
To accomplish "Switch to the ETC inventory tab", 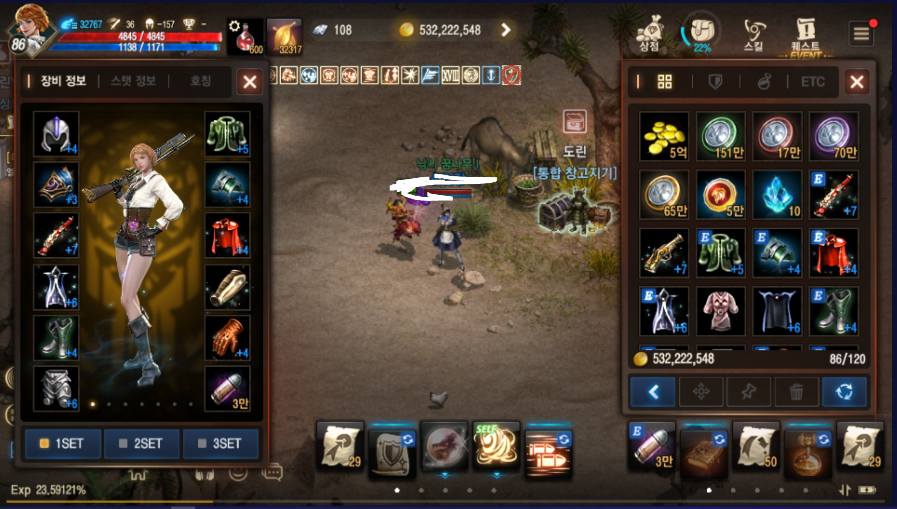I will click(x=813, y=82).
